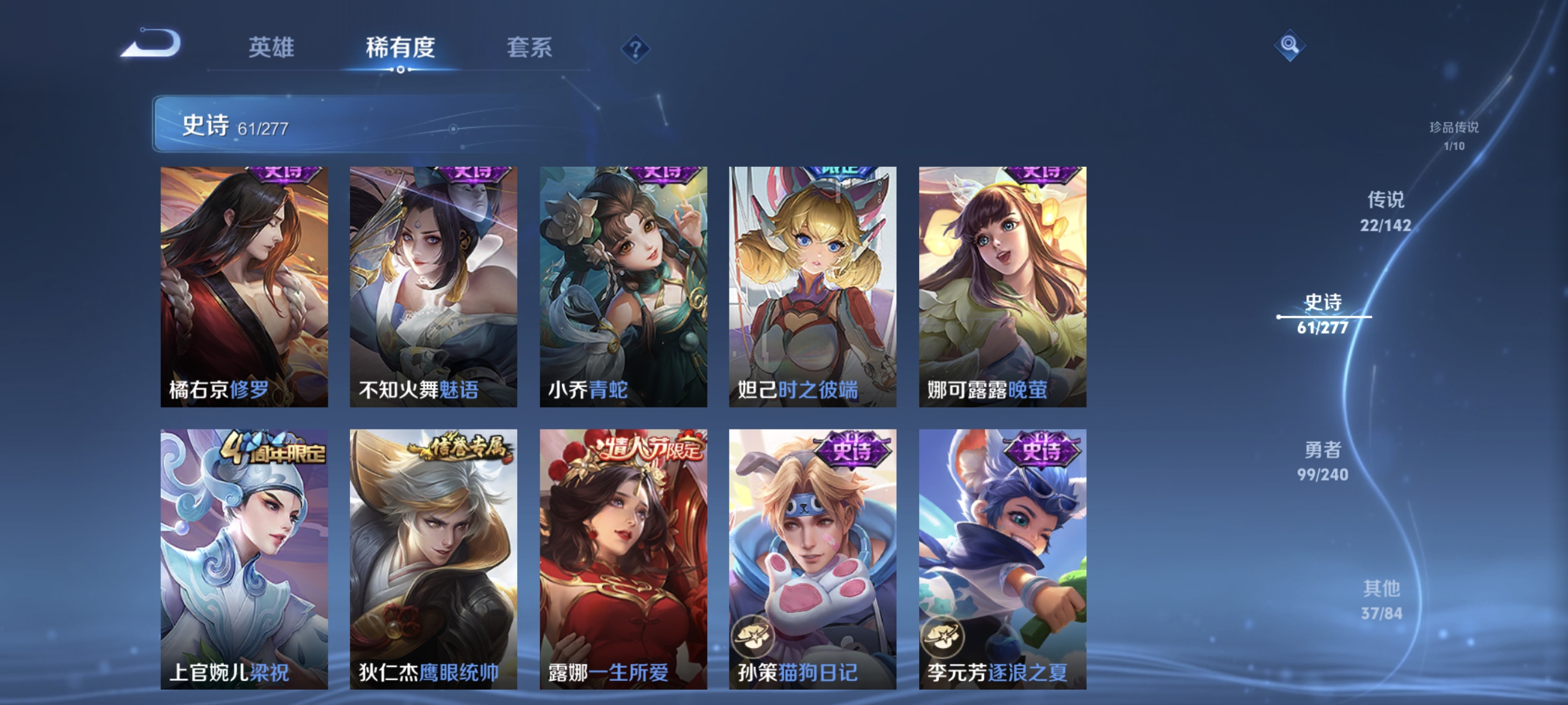The image size is (1568, 705).
Task: Click the search magnifier icon top right
Action: tap(1291, 44)
